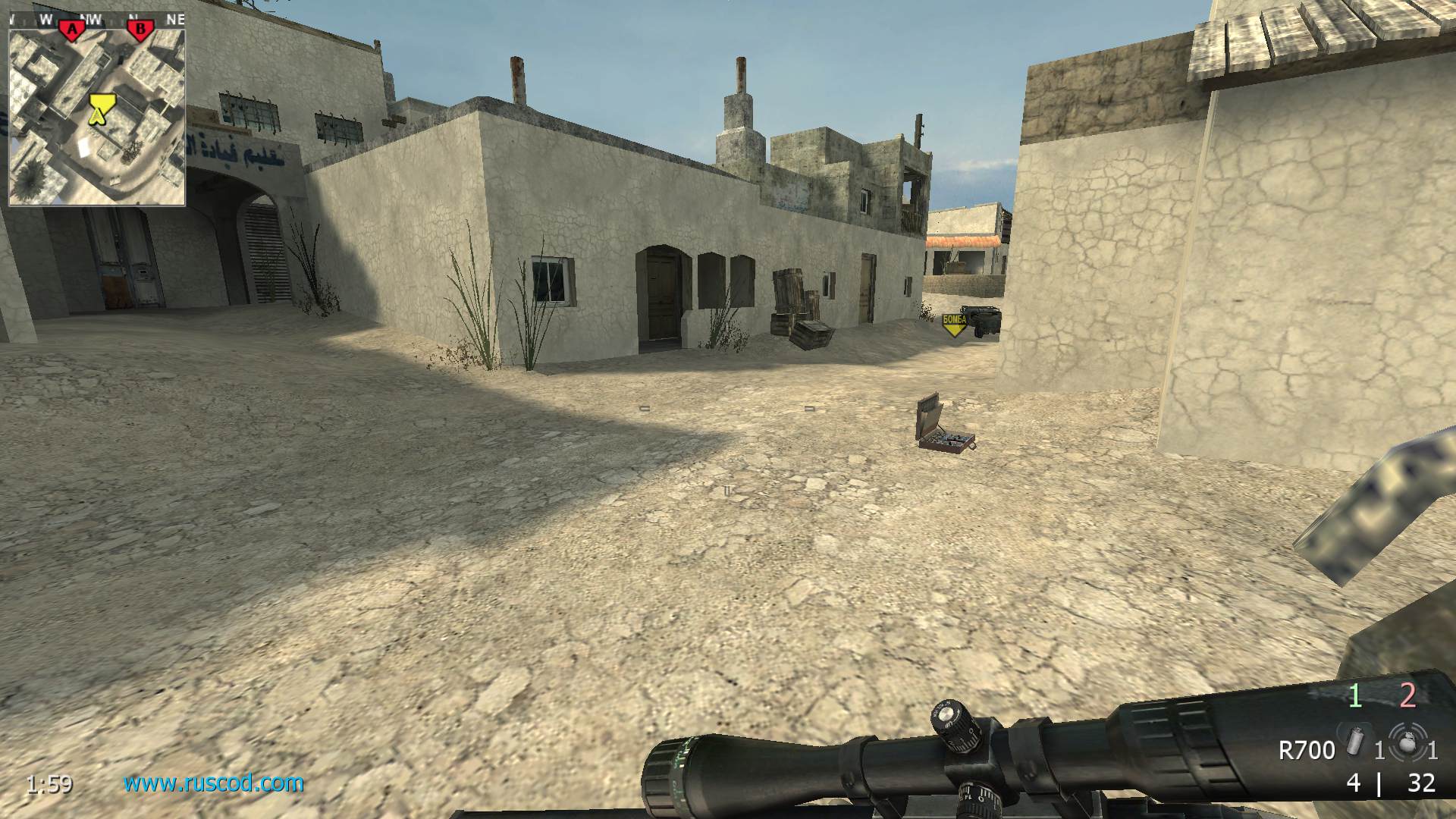
Task: Choose the smoke grenade canister icon
Action: point(1354,745)
